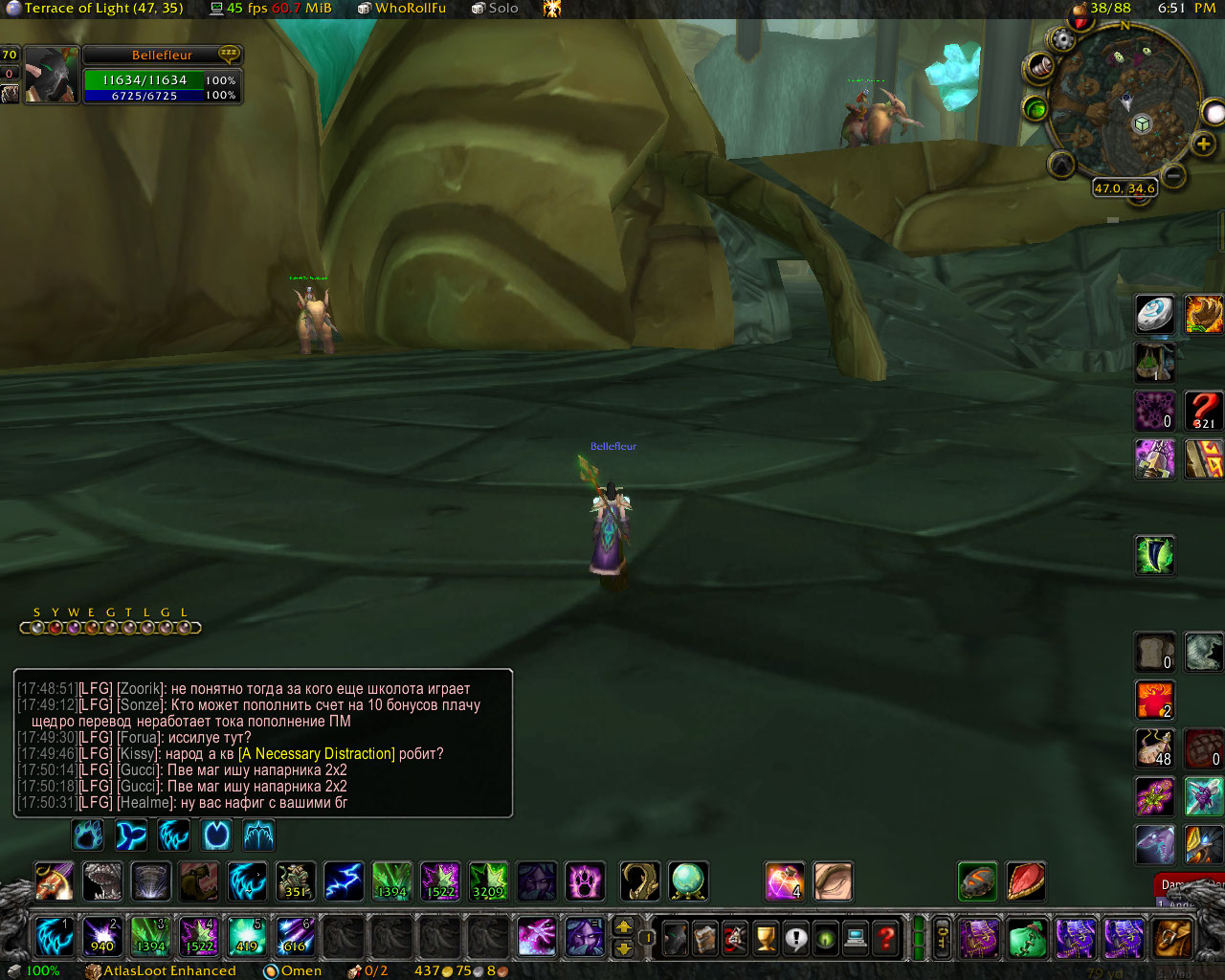Use the teal crystal orb item

pyautogui.click(x=688, y=881)
